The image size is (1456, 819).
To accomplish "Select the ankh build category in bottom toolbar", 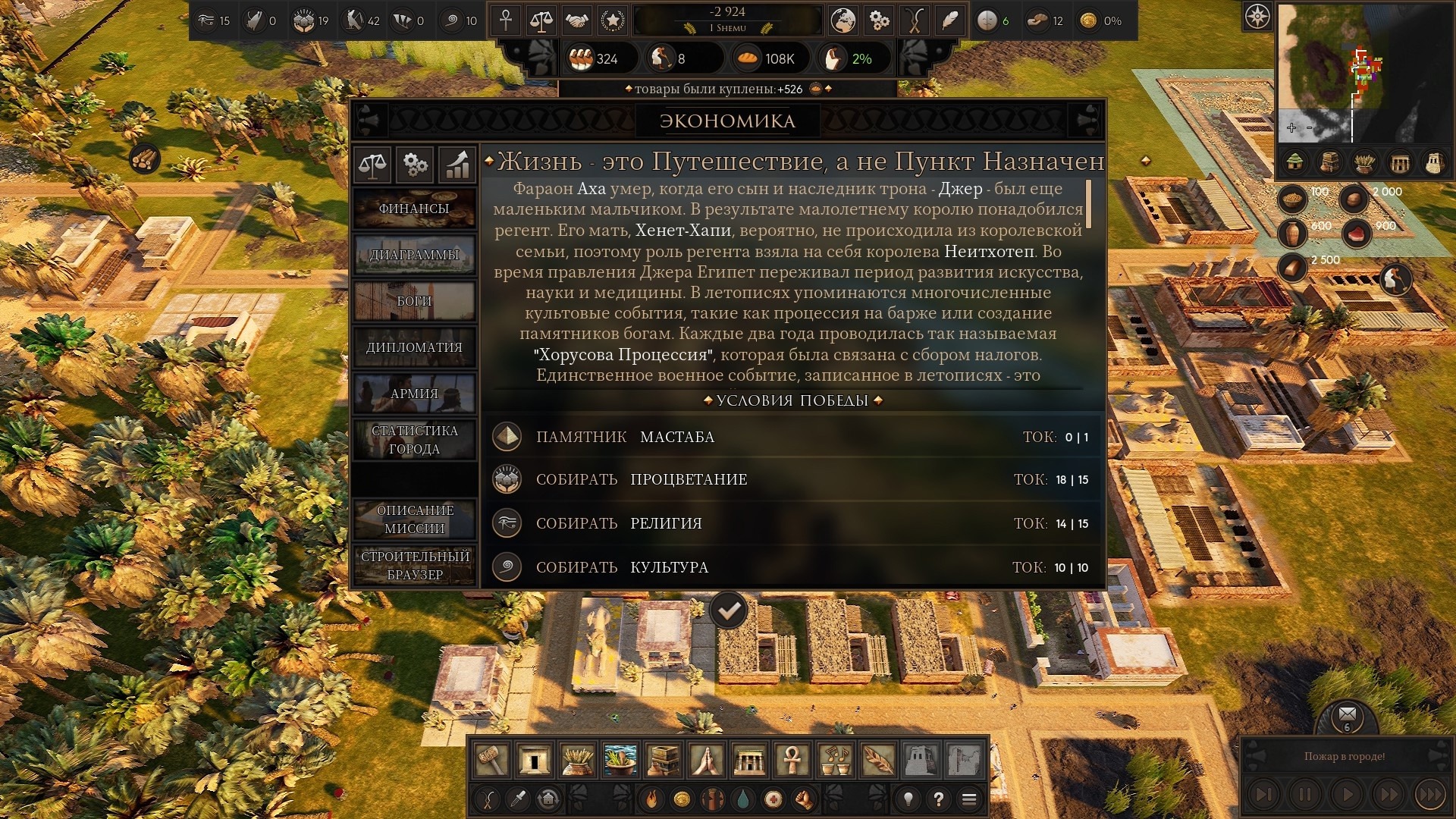I will (x=792, y=759).
